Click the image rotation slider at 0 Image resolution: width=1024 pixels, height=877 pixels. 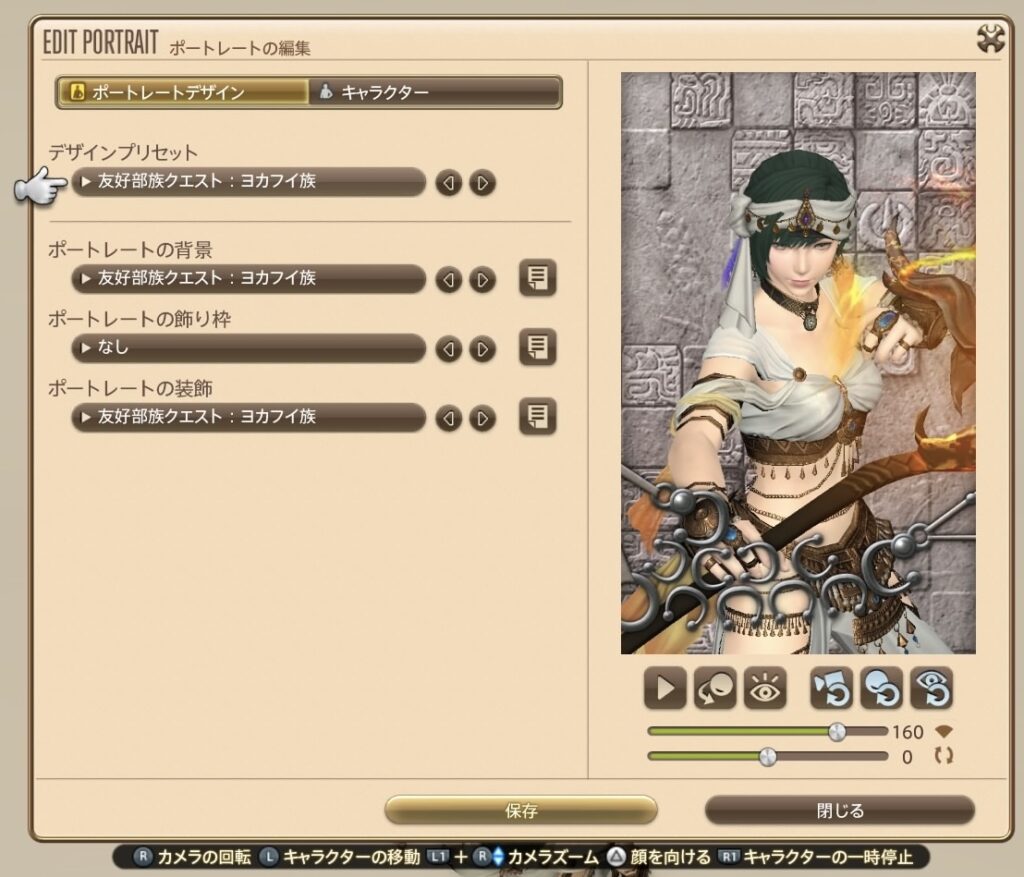(x=767, y=757)
